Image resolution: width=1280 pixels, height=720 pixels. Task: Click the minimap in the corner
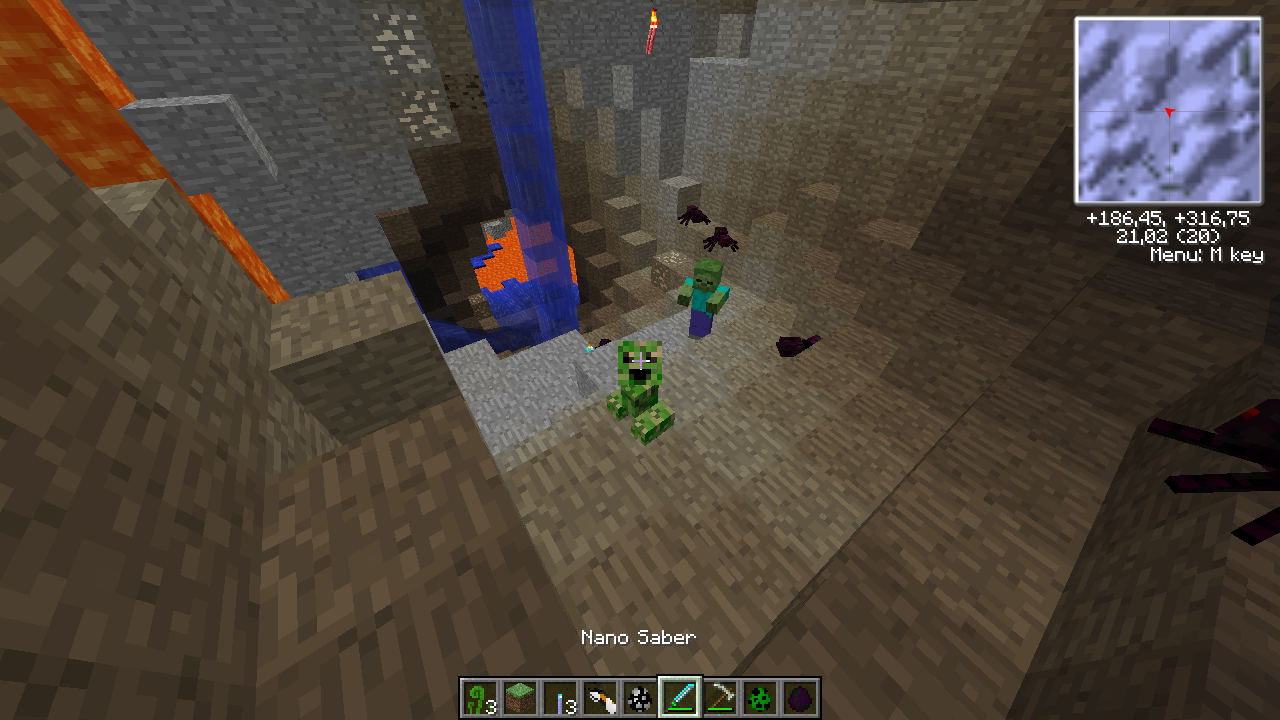[x=1167, y=110]
